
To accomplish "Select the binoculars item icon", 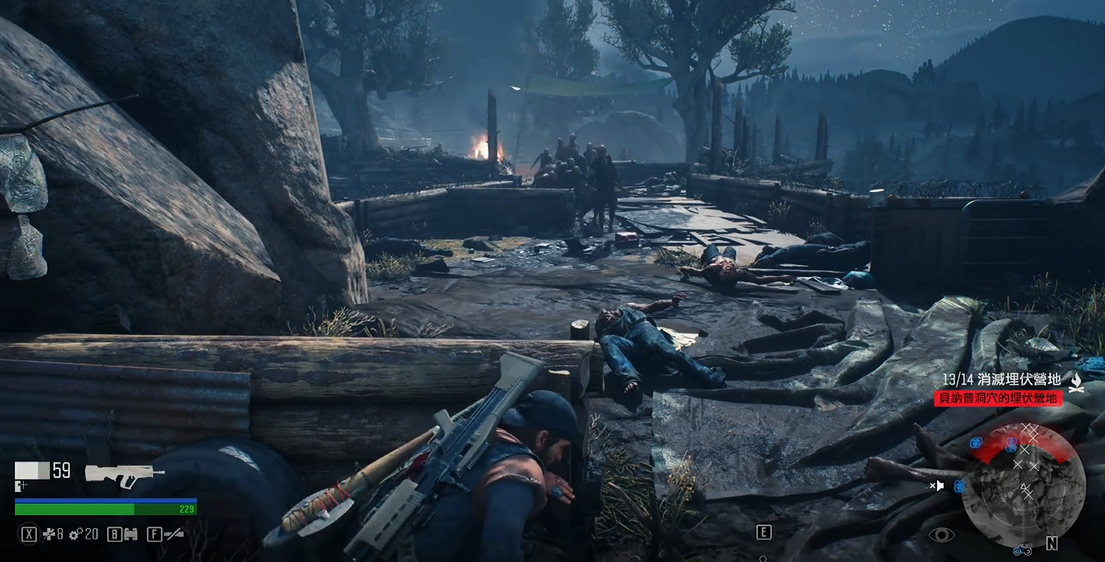I will (x=129, y=535).
